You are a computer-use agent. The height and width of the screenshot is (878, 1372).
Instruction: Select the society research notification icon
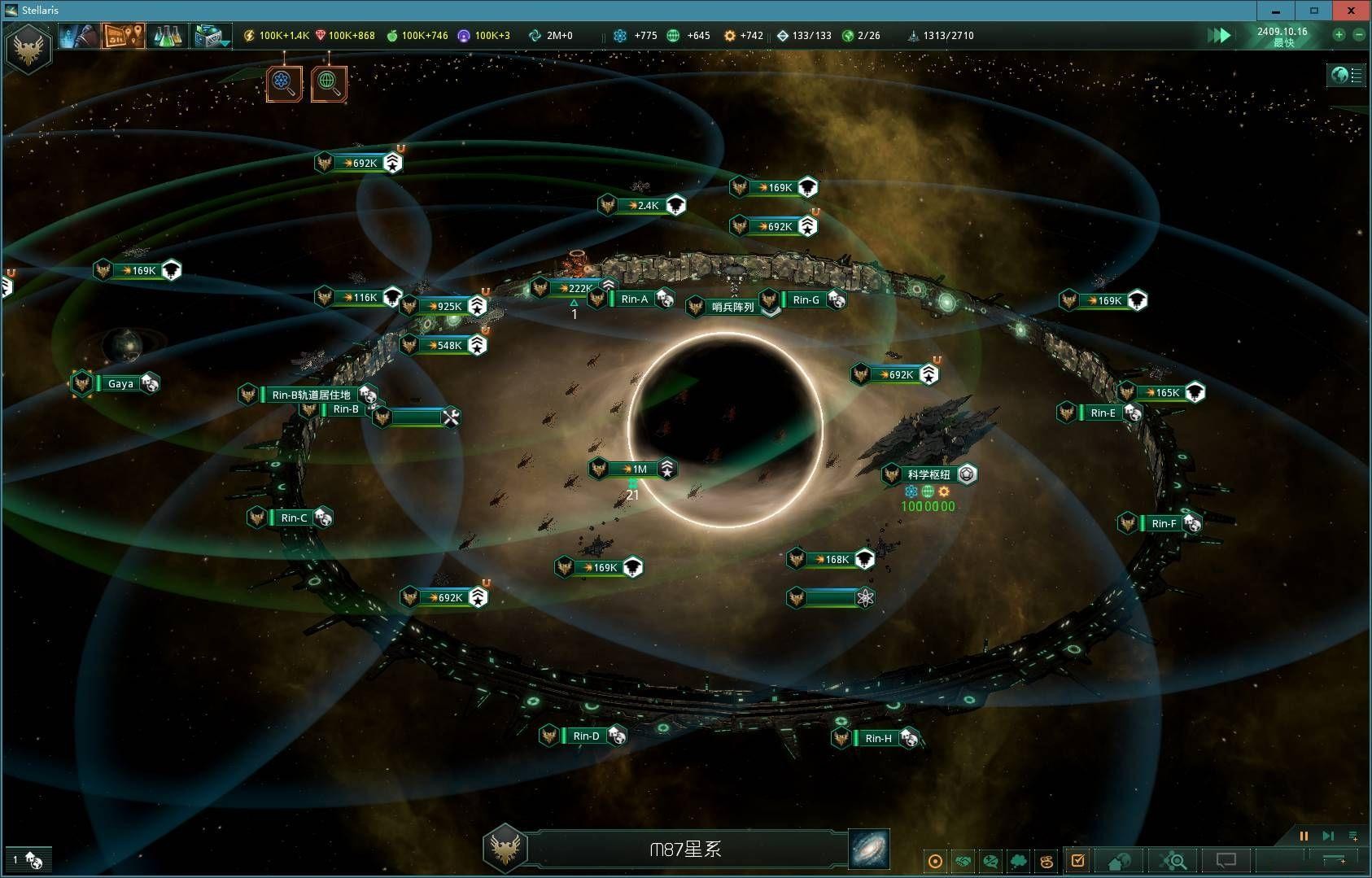[x=328, y=83]
